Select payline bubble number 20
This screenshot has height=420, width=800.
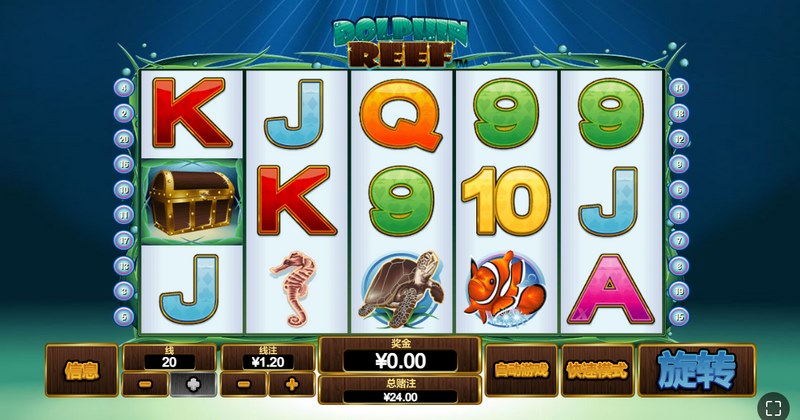pos(125,139)
